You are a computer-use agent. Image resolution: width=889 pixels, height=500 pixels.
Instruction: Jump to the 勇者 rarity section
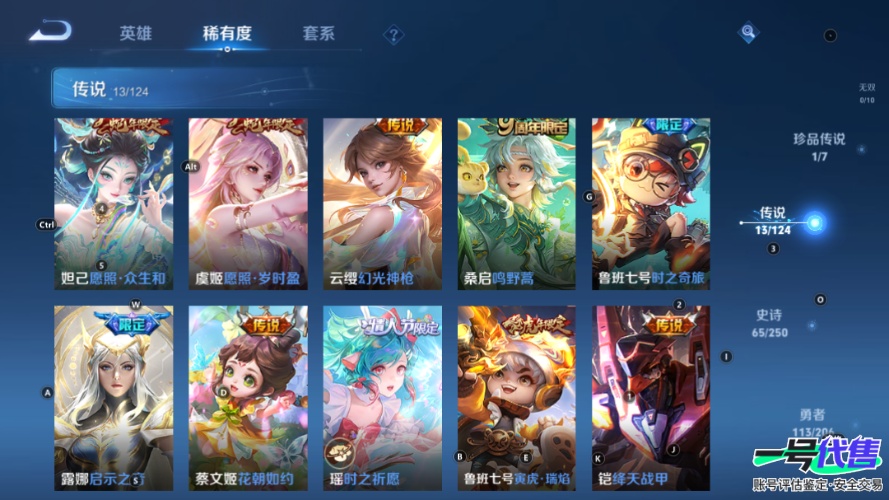click(x=813, y=421)
